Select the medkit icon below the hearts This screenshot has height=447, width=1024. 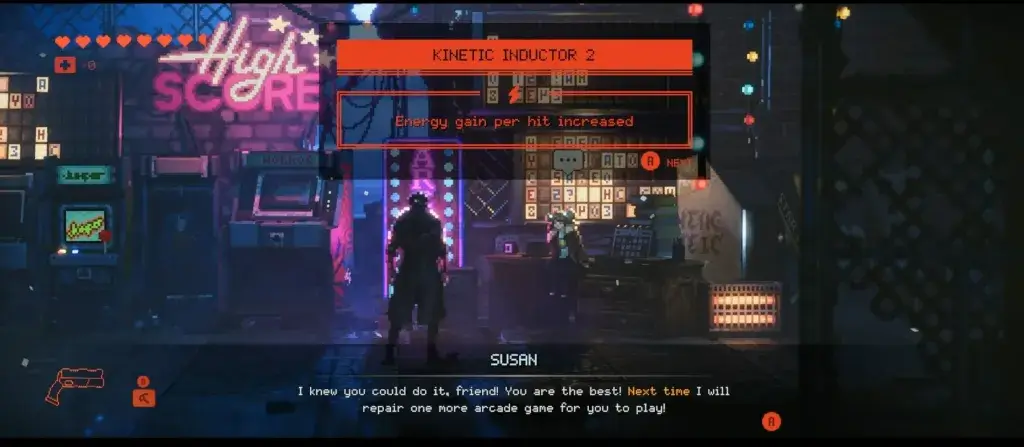click(x=65, y=65)
